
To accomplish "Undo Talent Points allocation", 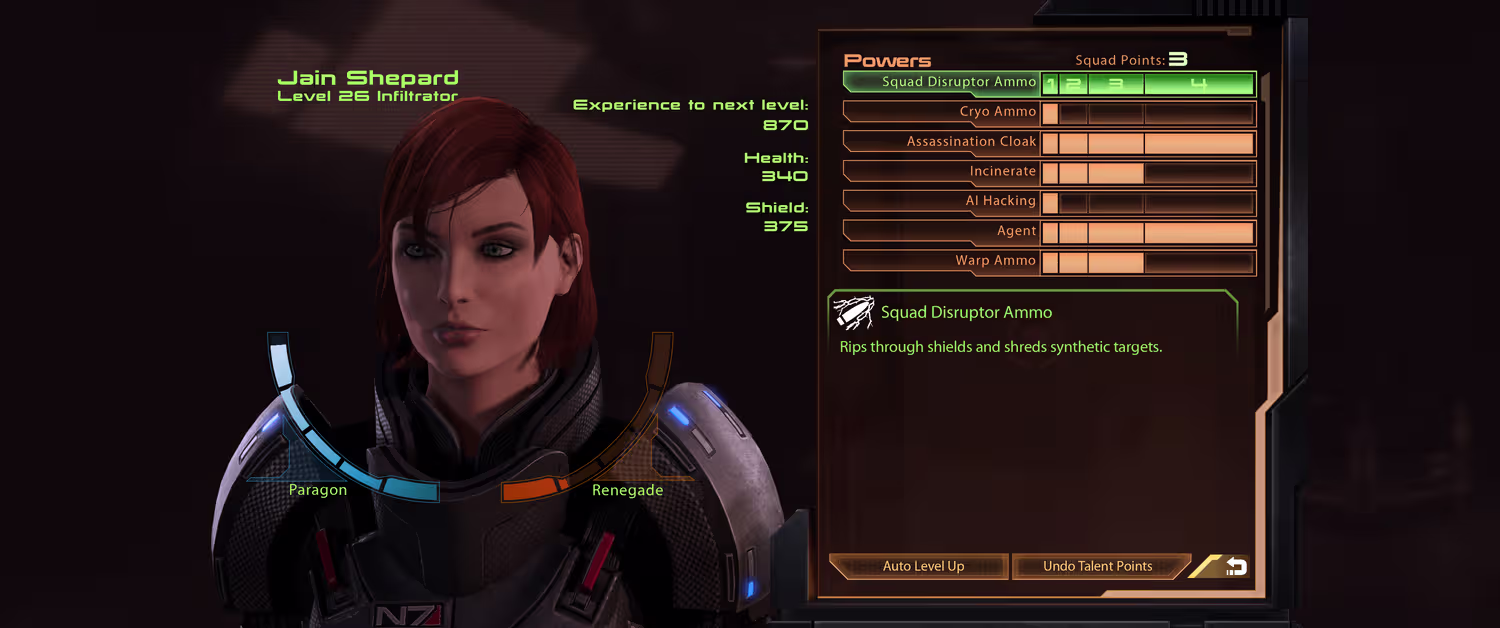I will 1099,566.
